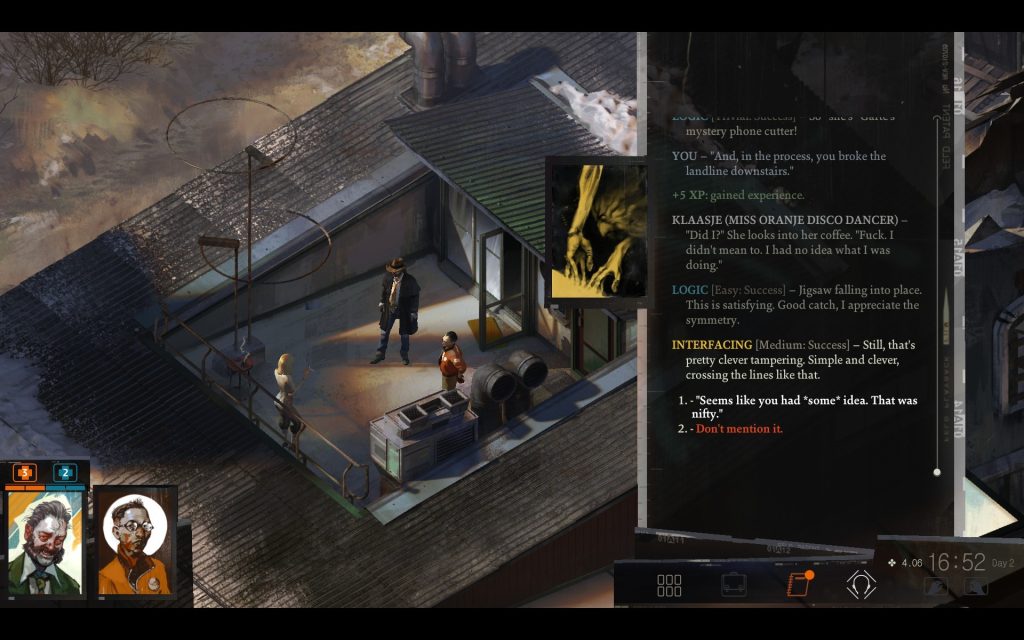The width and height of the screenshot is (1024, 640).
Task: Open the orange journal notebook icon
Action: [x=798, y=584]
